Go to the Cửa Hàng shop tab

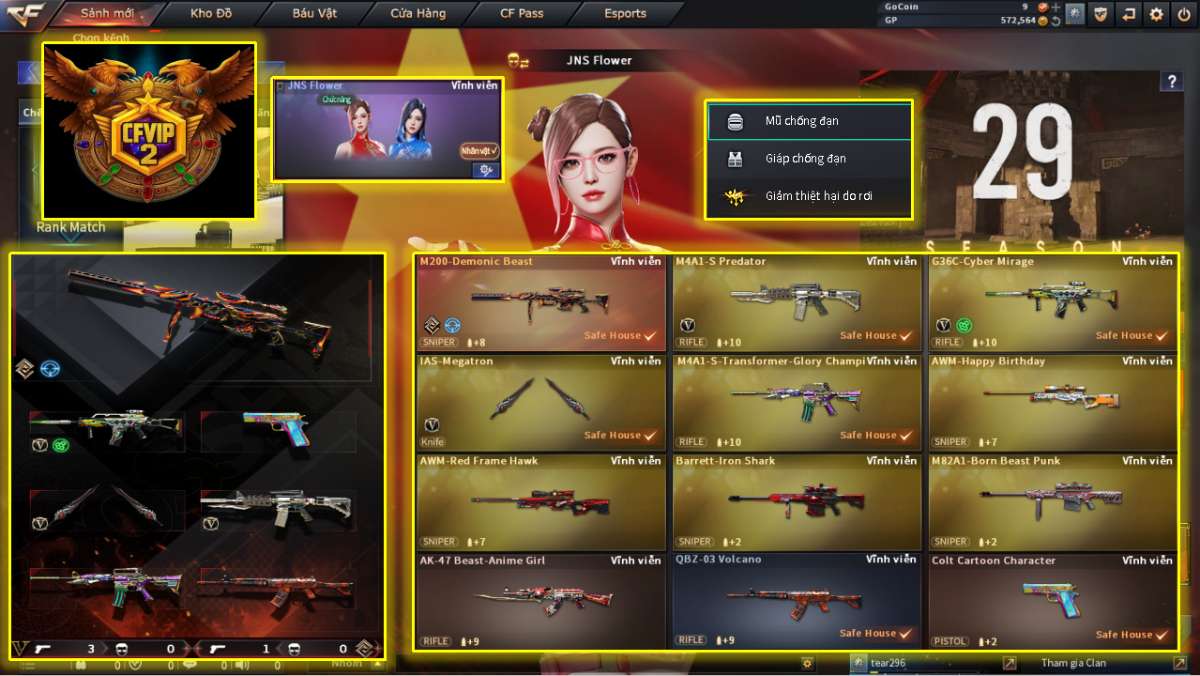[418, 14]
